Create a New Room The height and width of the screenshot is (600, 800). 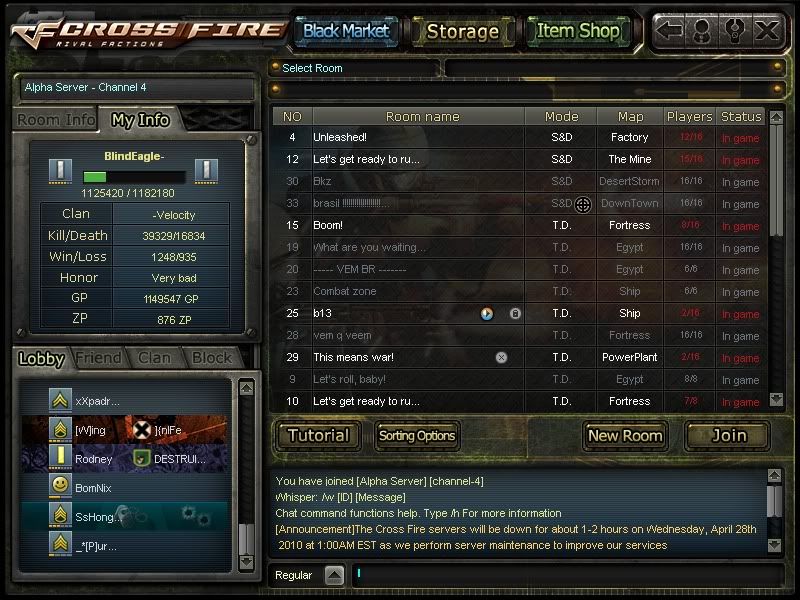625,435
